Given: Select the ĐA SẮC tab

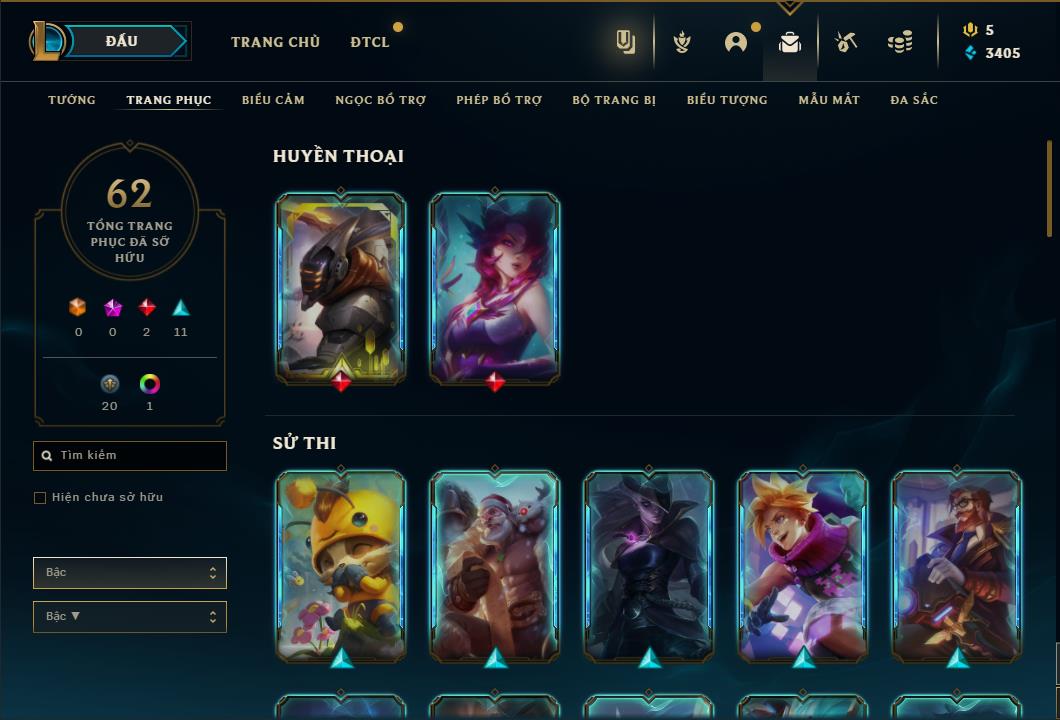Looking at the screenshot, I should point(914,100).
